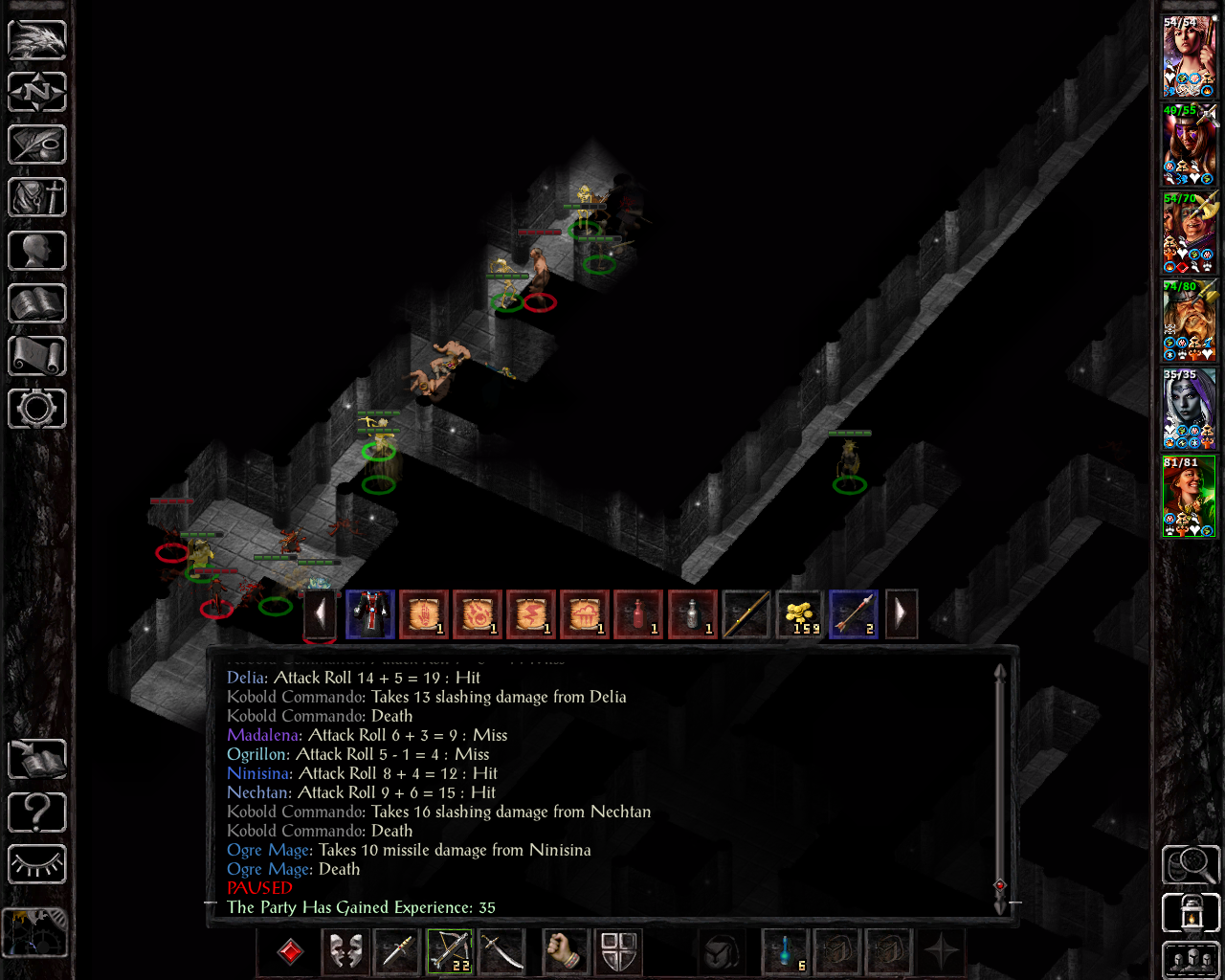Select the scimitar weapon slot
The height and width of the screenshot is (980, 1225).
(501, 951)
